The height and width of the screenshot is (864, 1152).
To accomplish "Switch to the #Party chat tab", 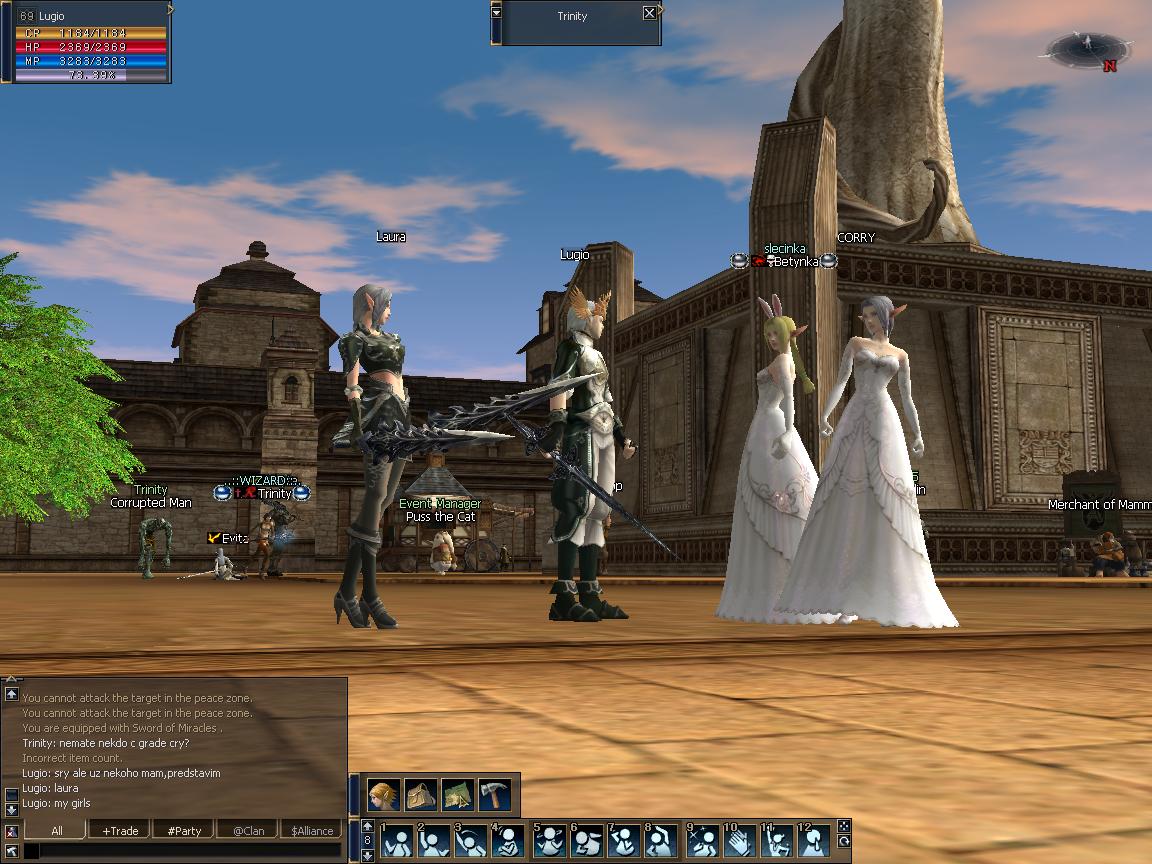I will 184,830.
